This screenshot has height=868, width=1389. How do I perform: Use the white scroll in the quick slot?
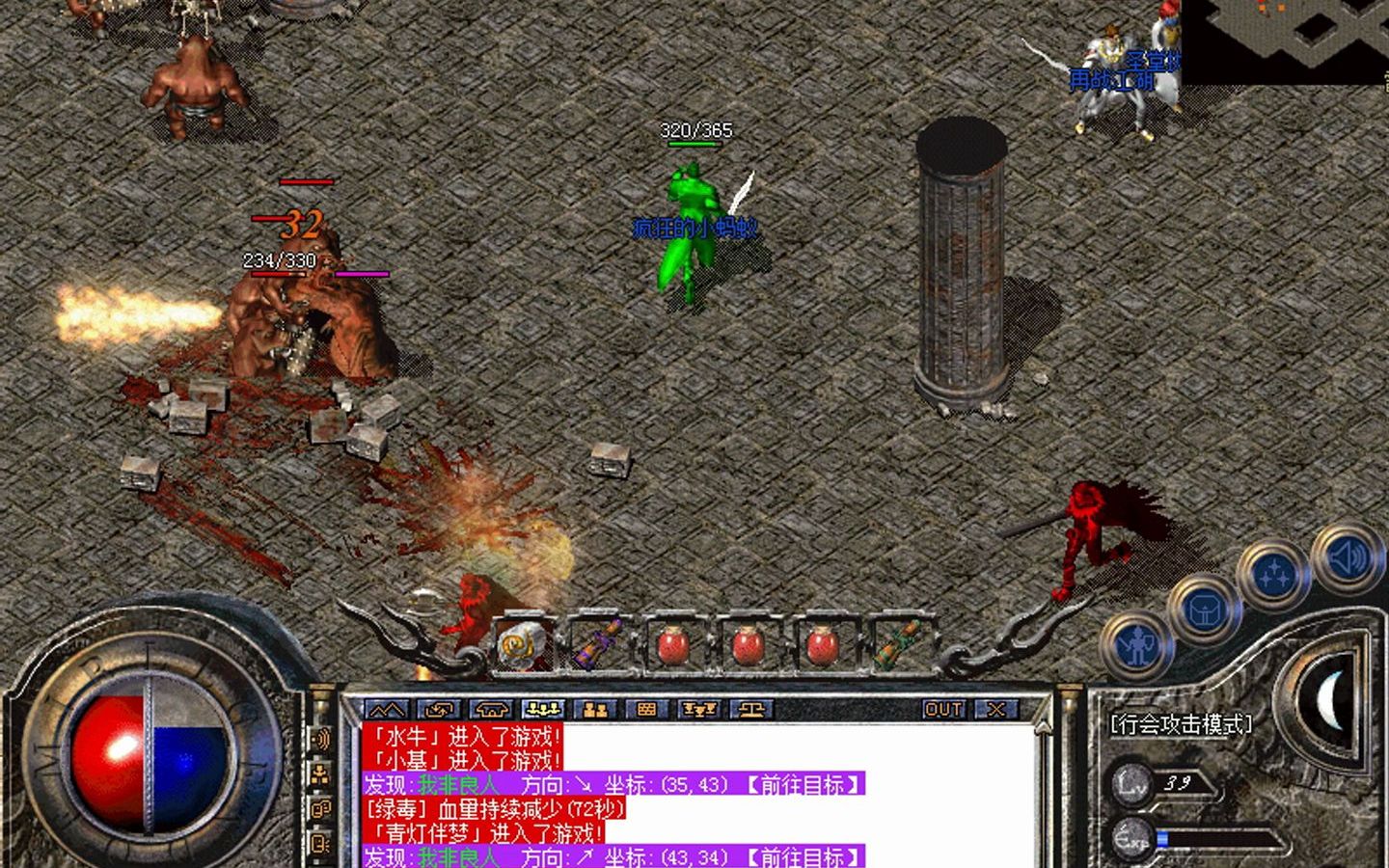[522, 643]
